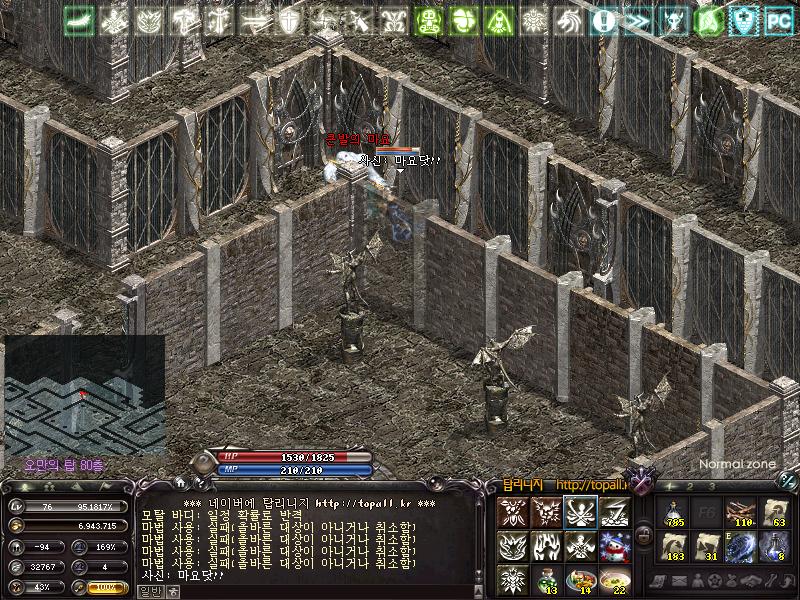The width and height of the screenshot is (800, 600).
Task: Open the envelope mail icon
Action: tap(679, 582)
